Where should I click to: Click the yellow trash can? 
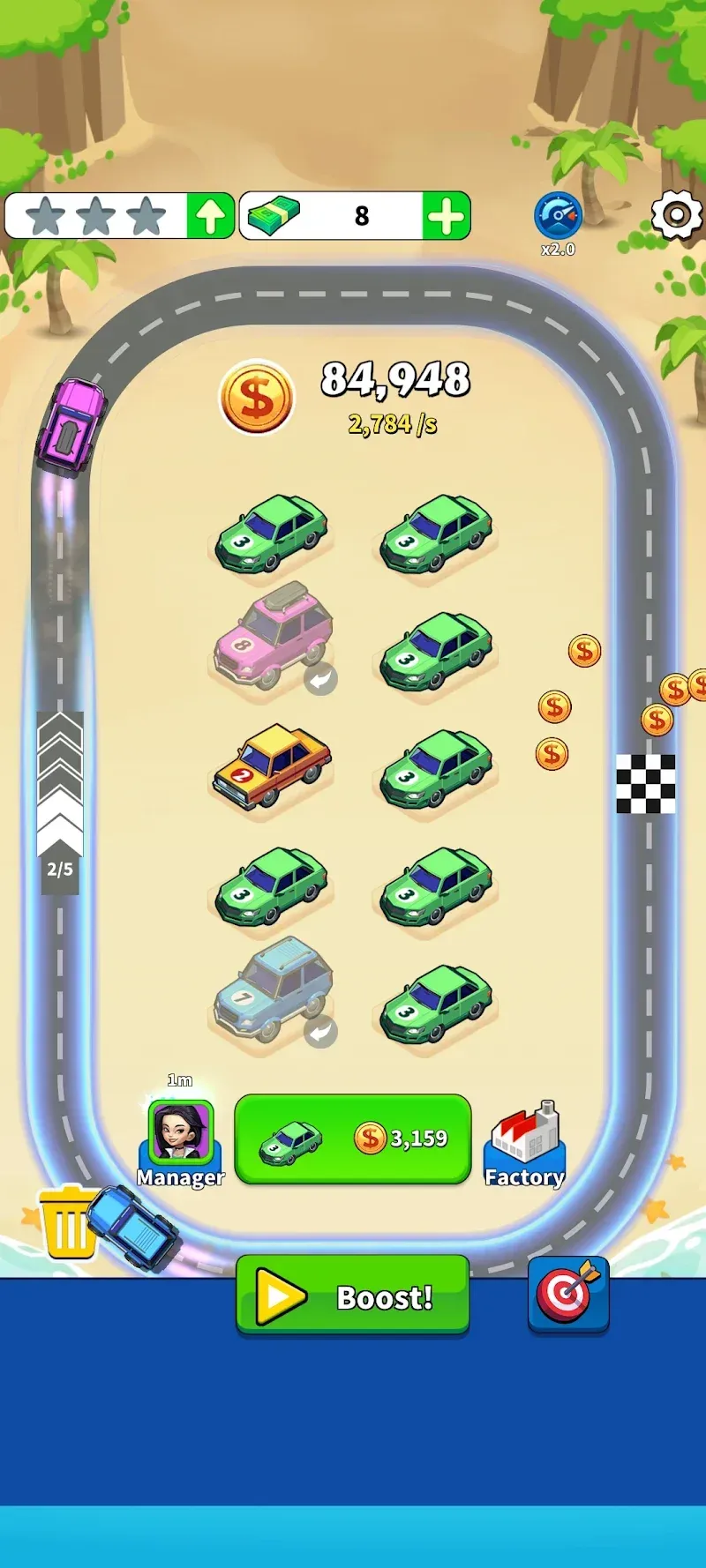(x=67, y=1222)
